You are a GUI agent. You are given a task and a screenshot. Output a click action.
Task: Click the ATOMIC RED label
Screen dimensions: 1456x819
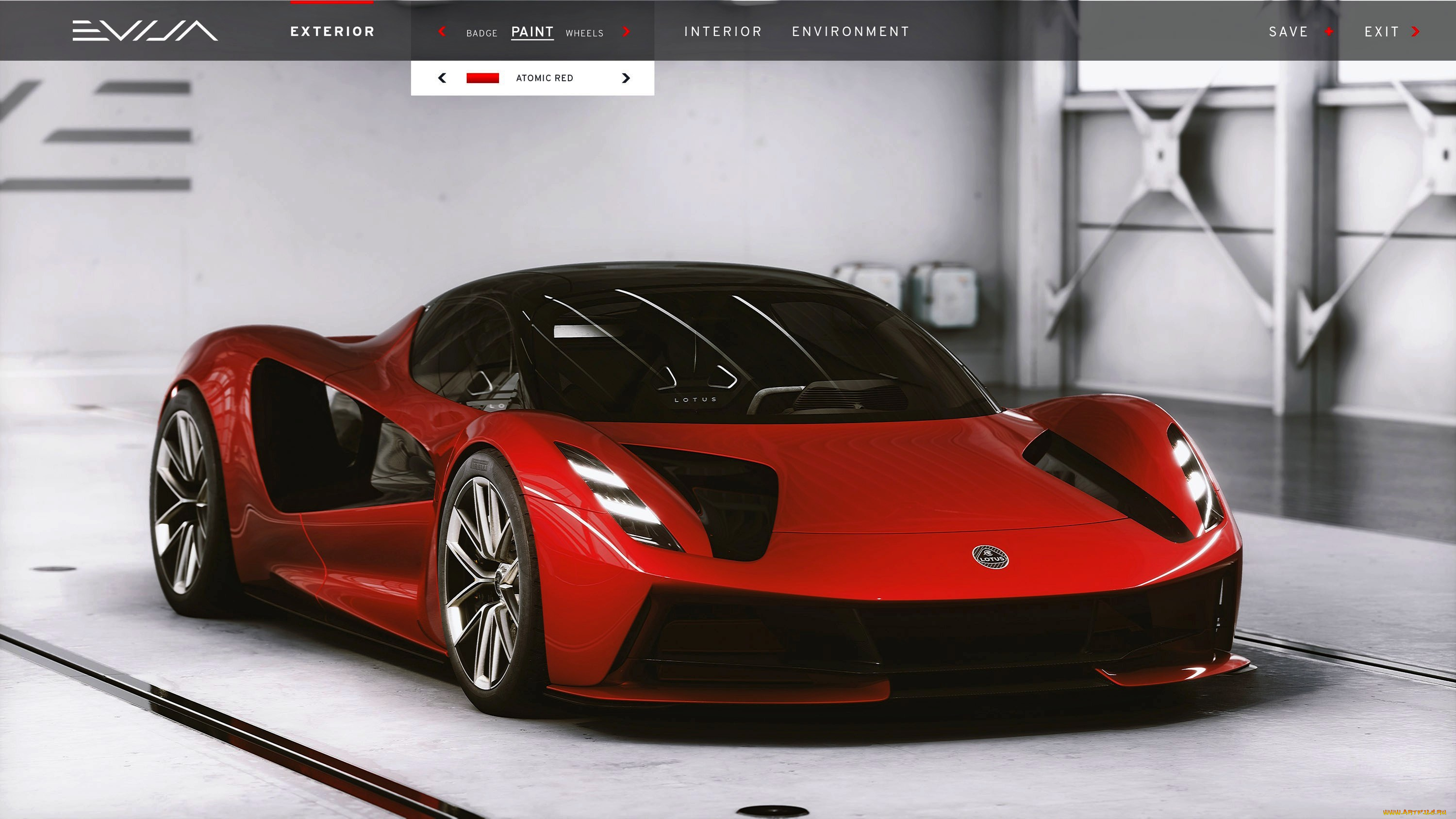point(545,78)
